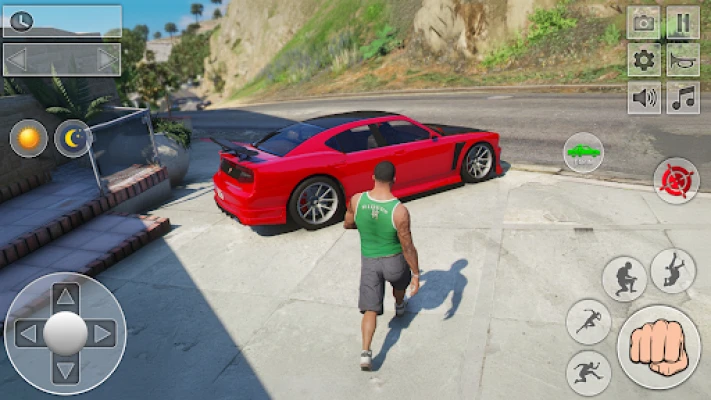Switch to night with the moon icon
711x400 pixels.
coord(73,138)
